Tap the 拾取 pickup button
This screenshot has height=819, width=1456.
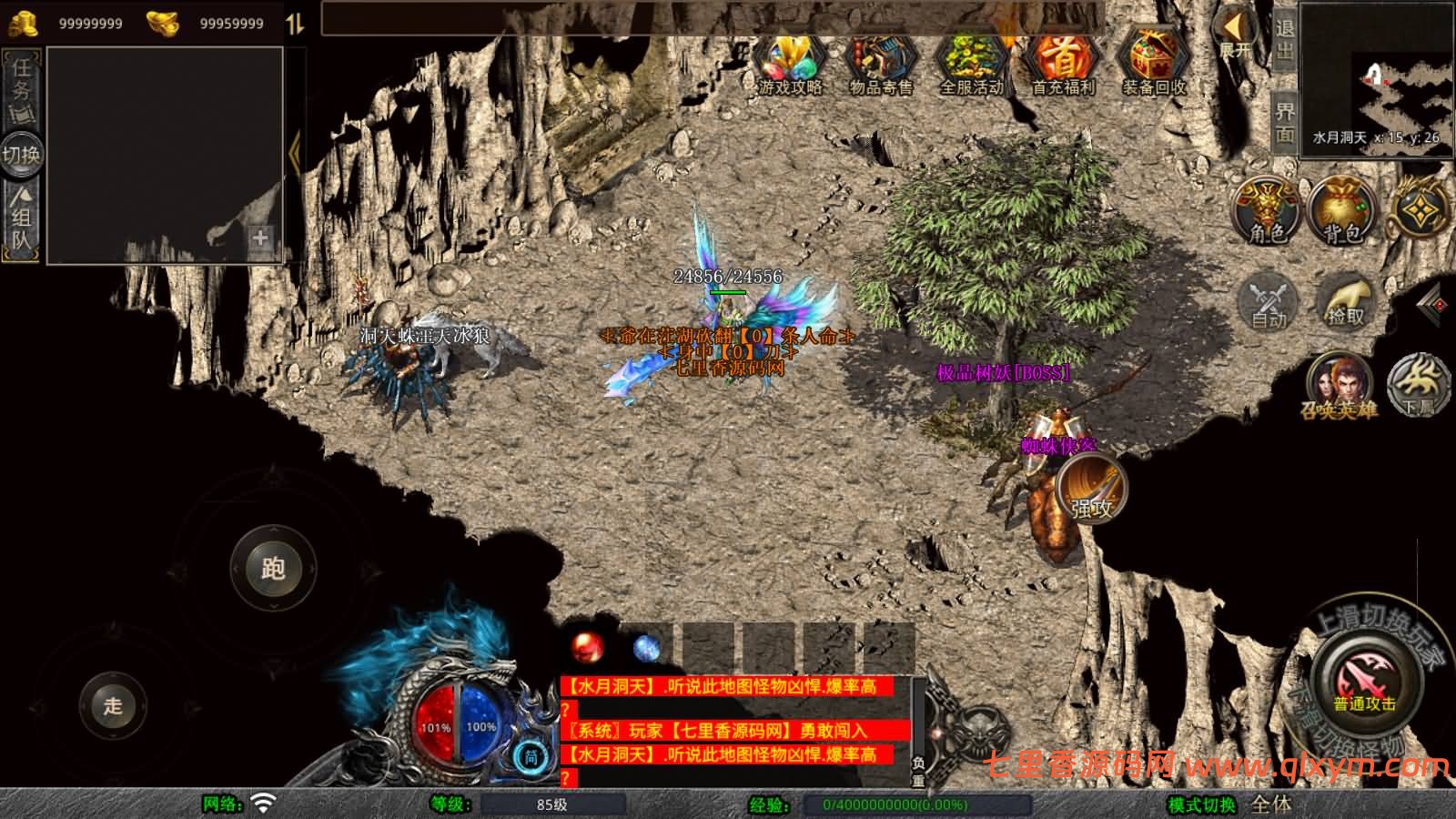pyautogui.click(x=1346, y=299)
